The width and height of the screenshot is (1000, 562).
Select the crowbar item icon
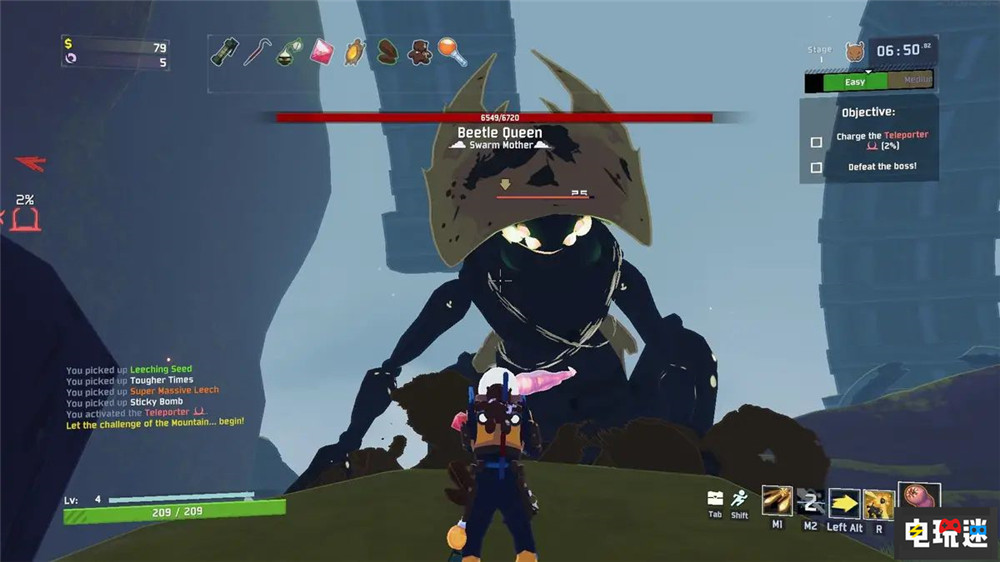coord(257,52)
